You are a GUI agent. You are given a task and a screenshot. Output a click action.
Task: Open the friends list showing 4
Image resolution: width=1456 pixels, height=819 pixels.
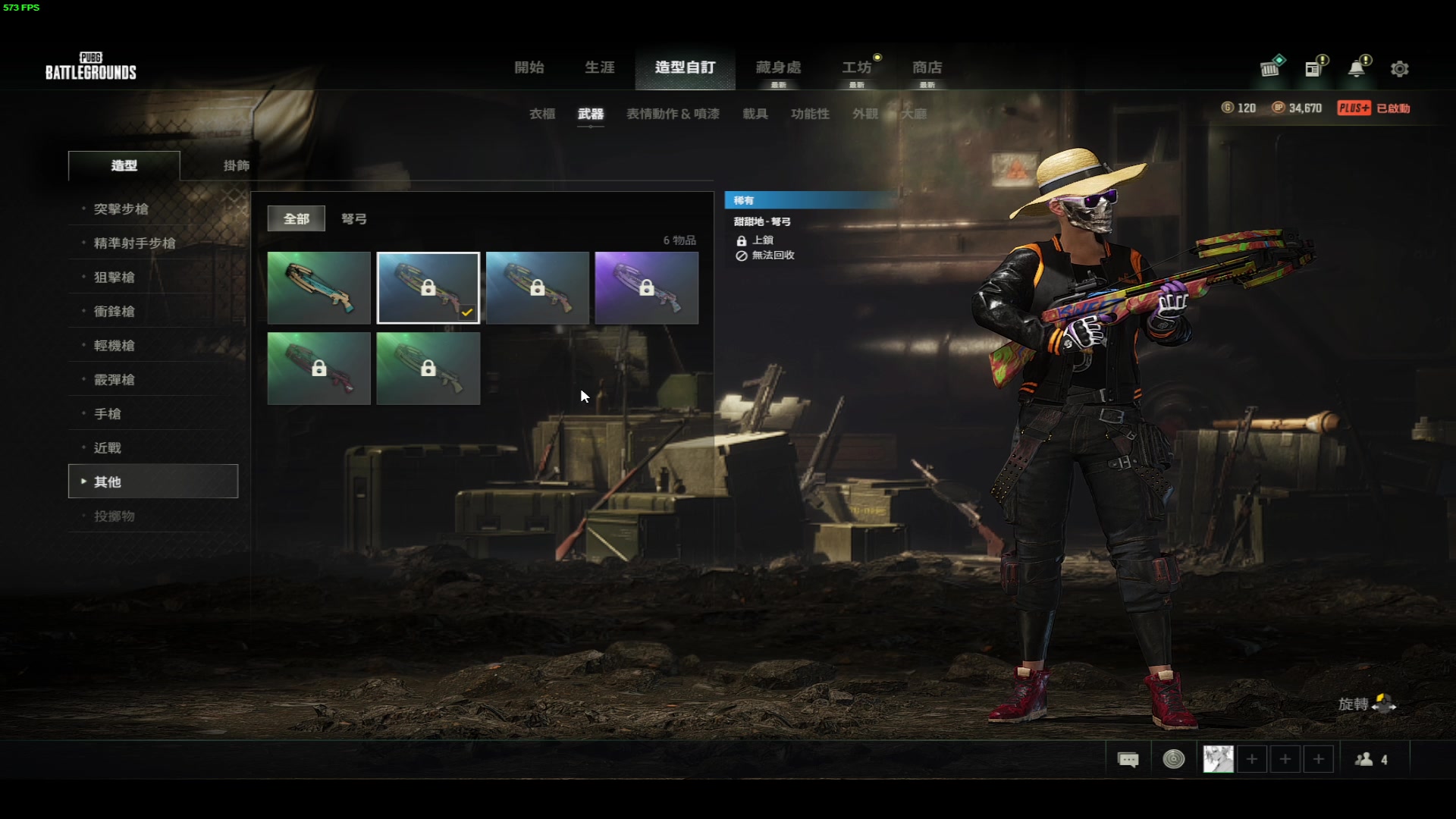(1371, 759)
